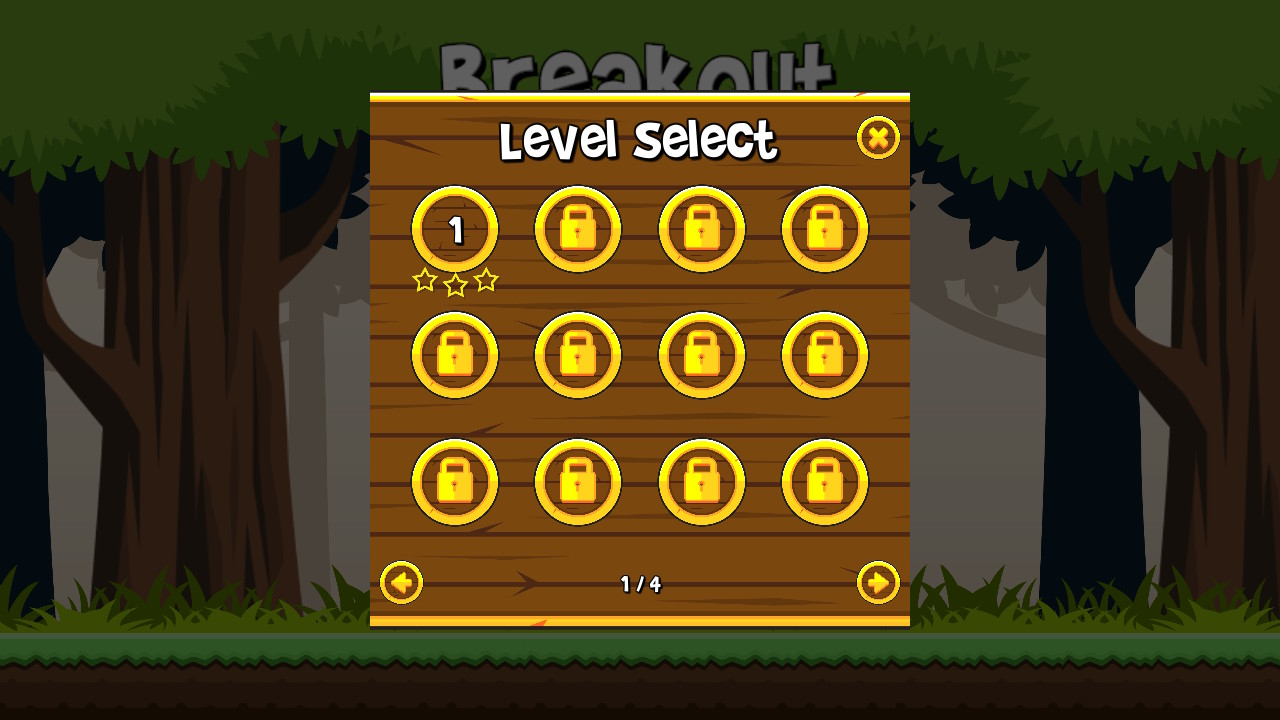Click the third padlock icon in the middle row

[x=702, y=354]
